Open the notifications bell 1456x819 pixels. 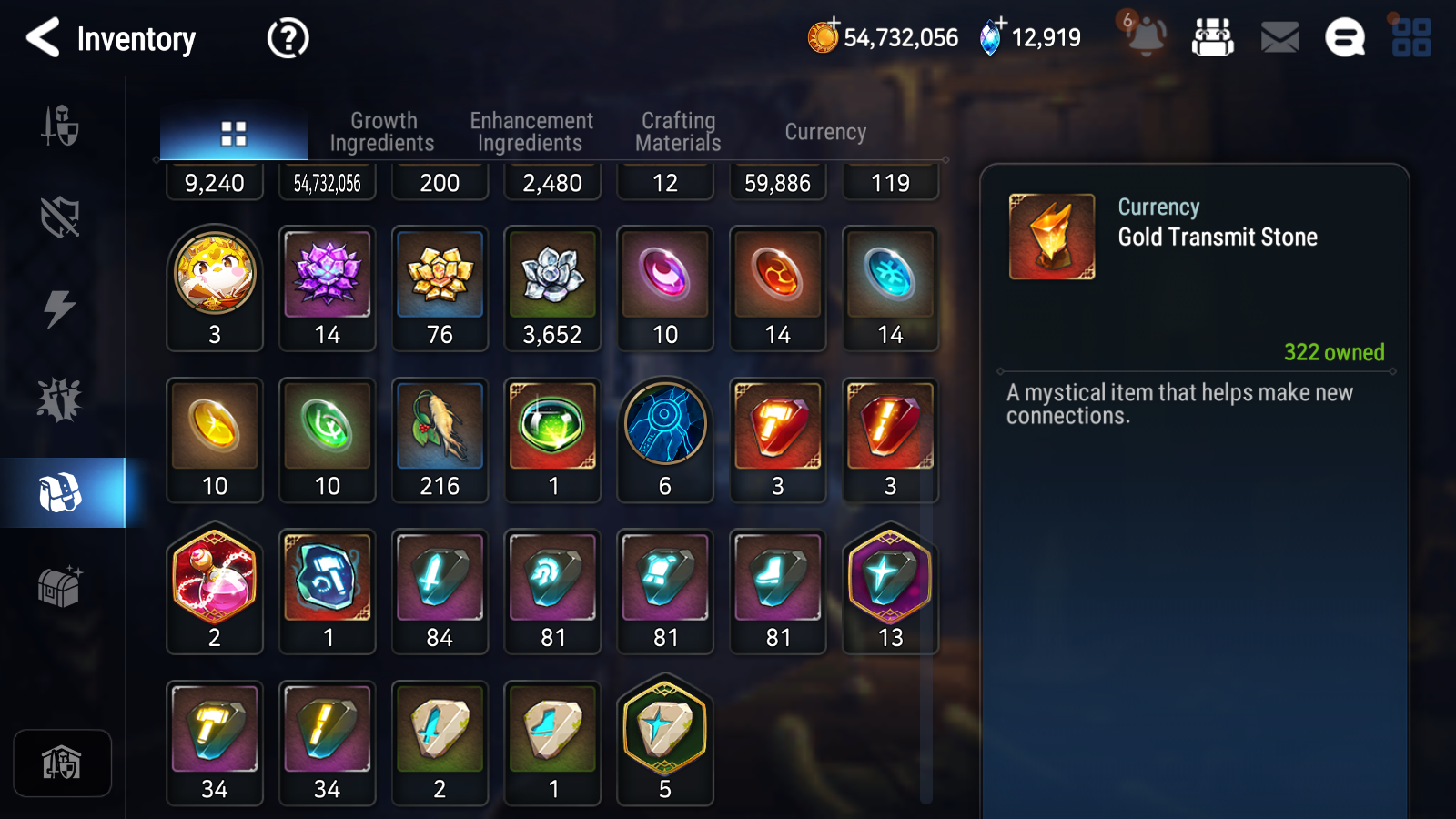[x=1147, y=38]
